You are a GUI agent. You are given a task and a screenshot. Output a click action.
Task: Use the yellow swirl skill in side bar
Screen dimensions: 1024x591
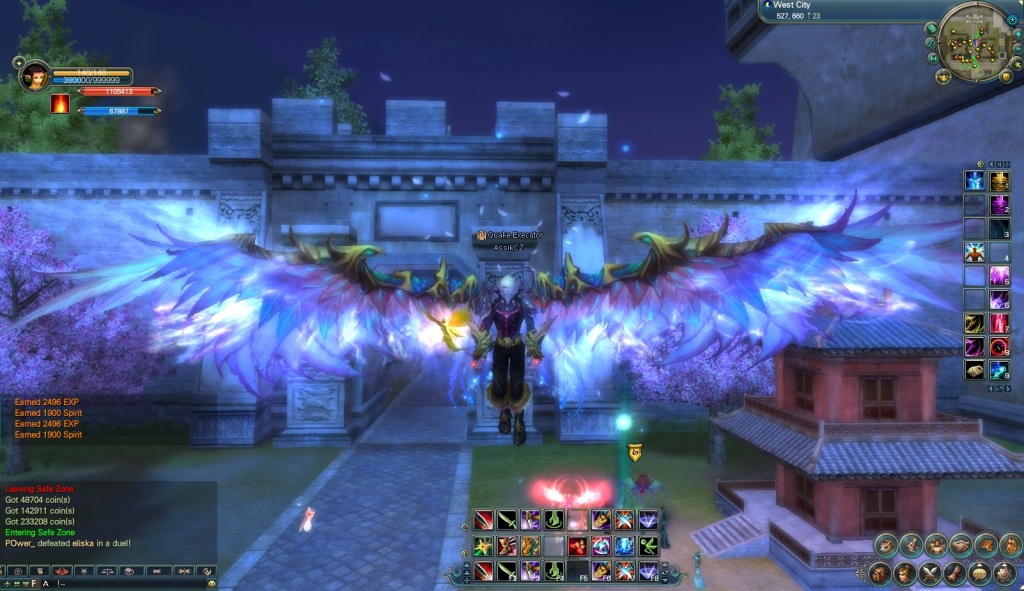973,322
